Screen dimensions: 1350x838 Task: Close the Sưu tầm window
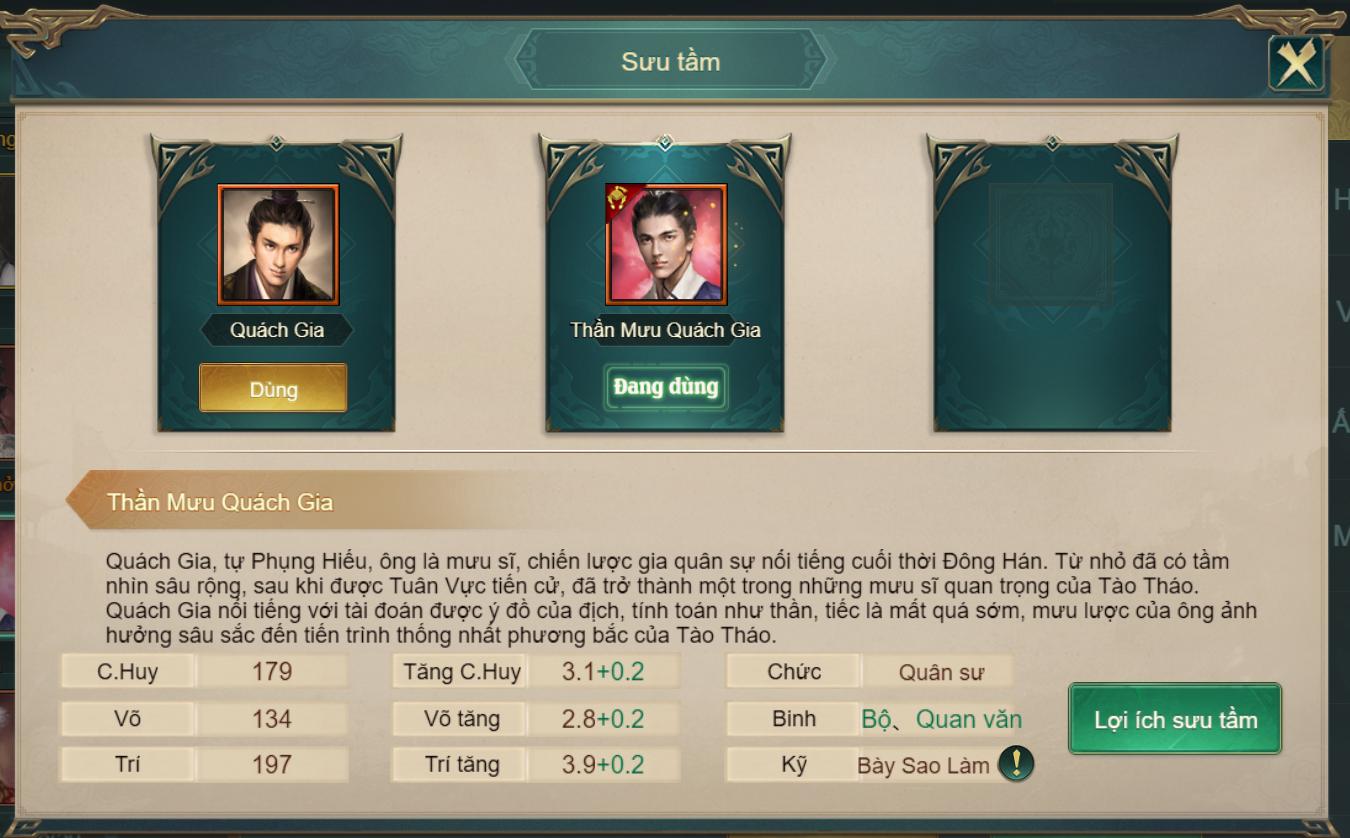1296,65
